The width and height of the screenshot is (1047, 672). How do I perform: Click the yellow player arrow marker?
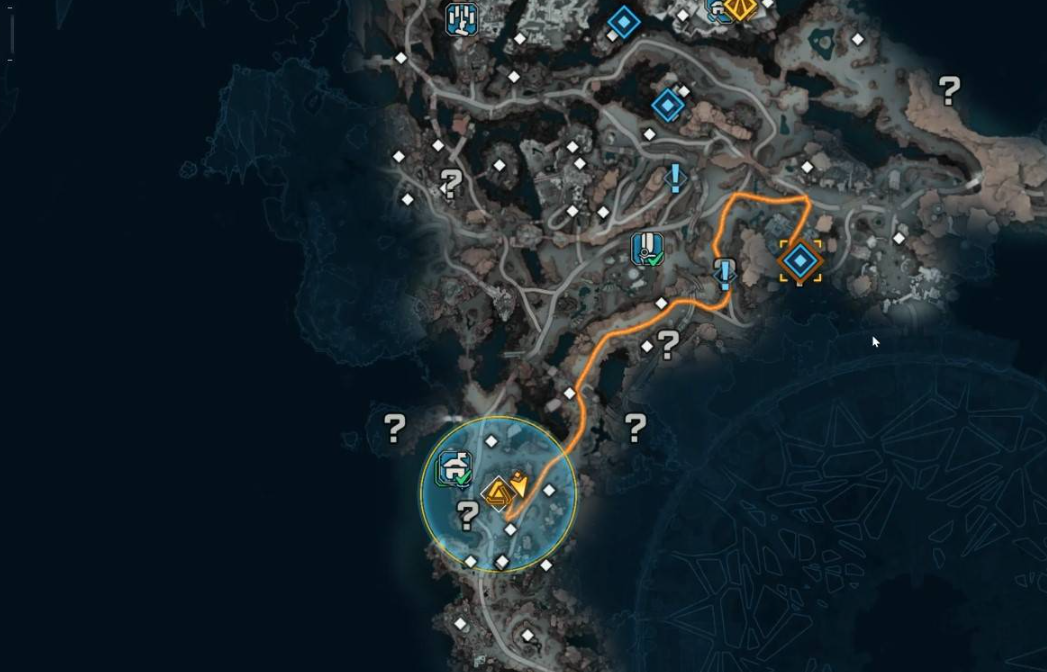[x=519, y=485]
